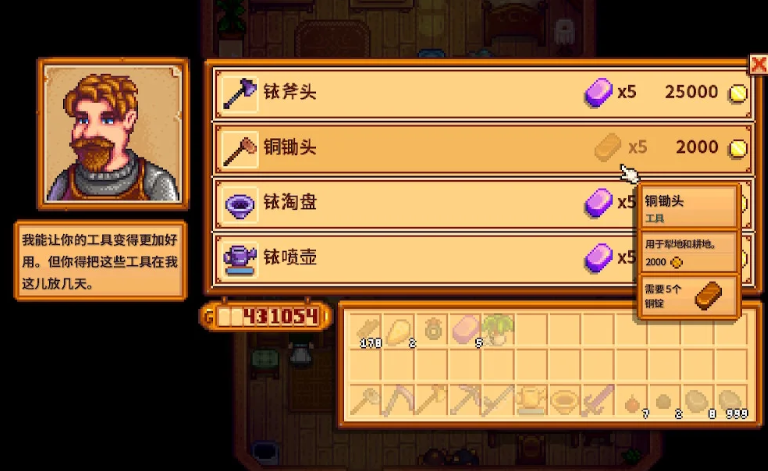The height and width of the screenshot is (471, 768).
Task: Choose the item stack of 999
Action: [727, 400]
